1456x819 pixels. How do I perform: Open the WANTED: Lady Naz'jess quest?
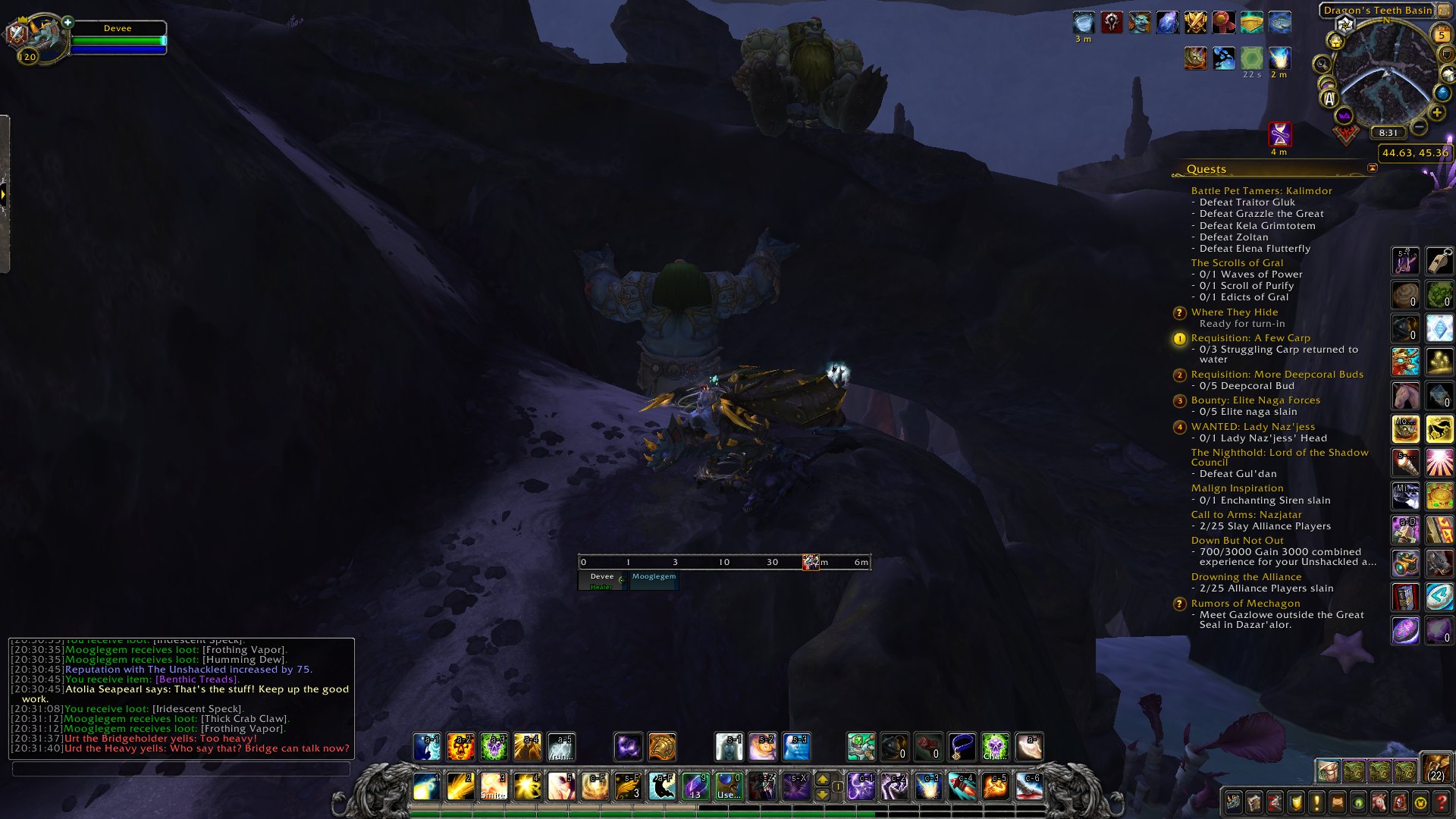[x=1252, y=427]
